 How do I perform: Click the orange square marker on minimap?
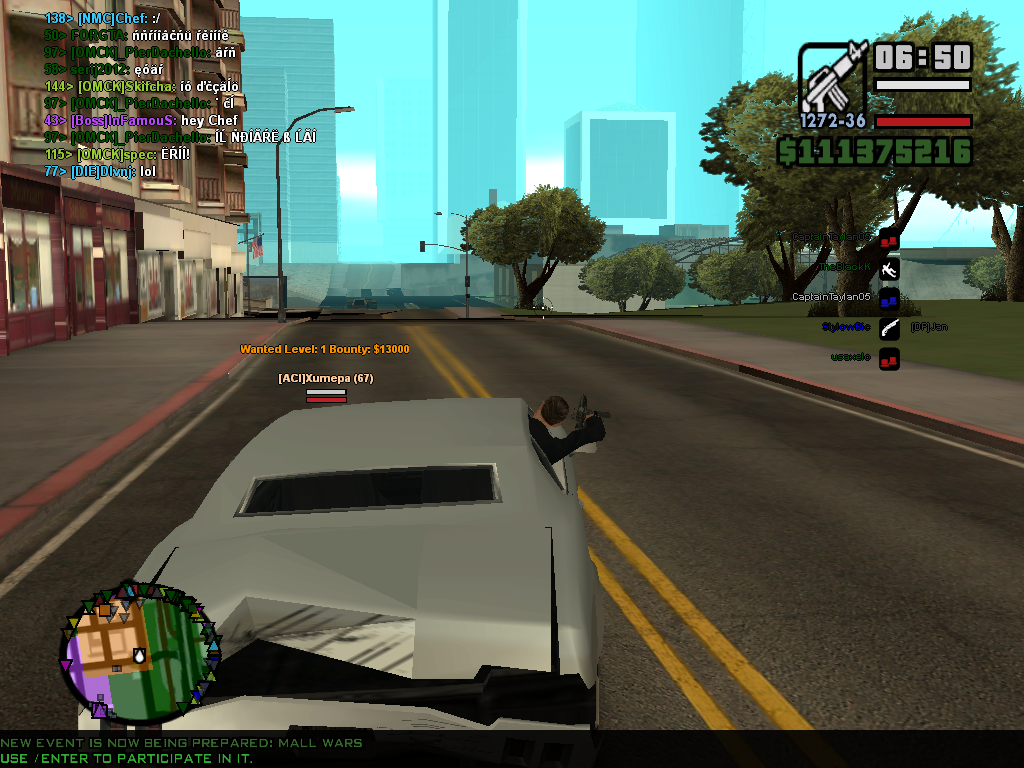point(103,609)
